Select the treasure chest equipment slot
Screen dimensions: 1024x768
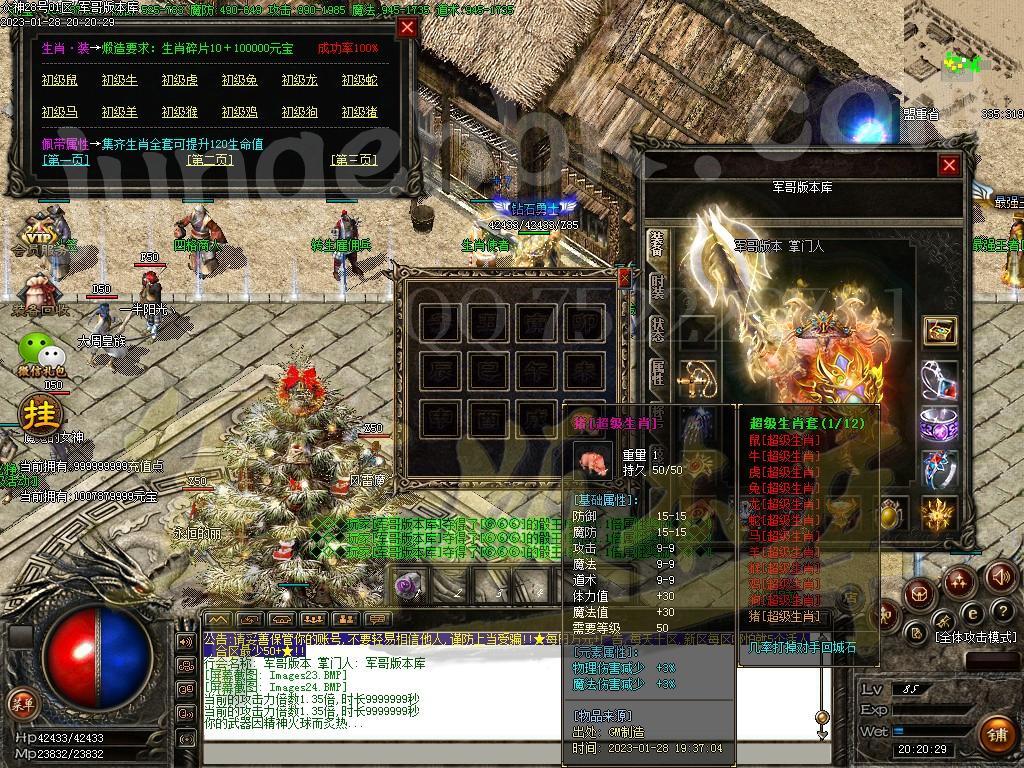coord(939,331)
